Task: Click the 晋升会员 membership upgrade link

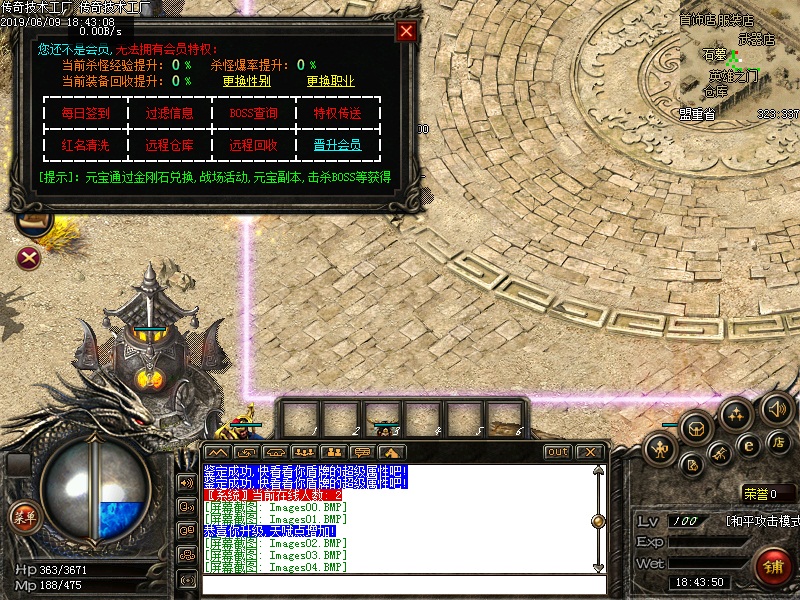Action: point(337,145)
